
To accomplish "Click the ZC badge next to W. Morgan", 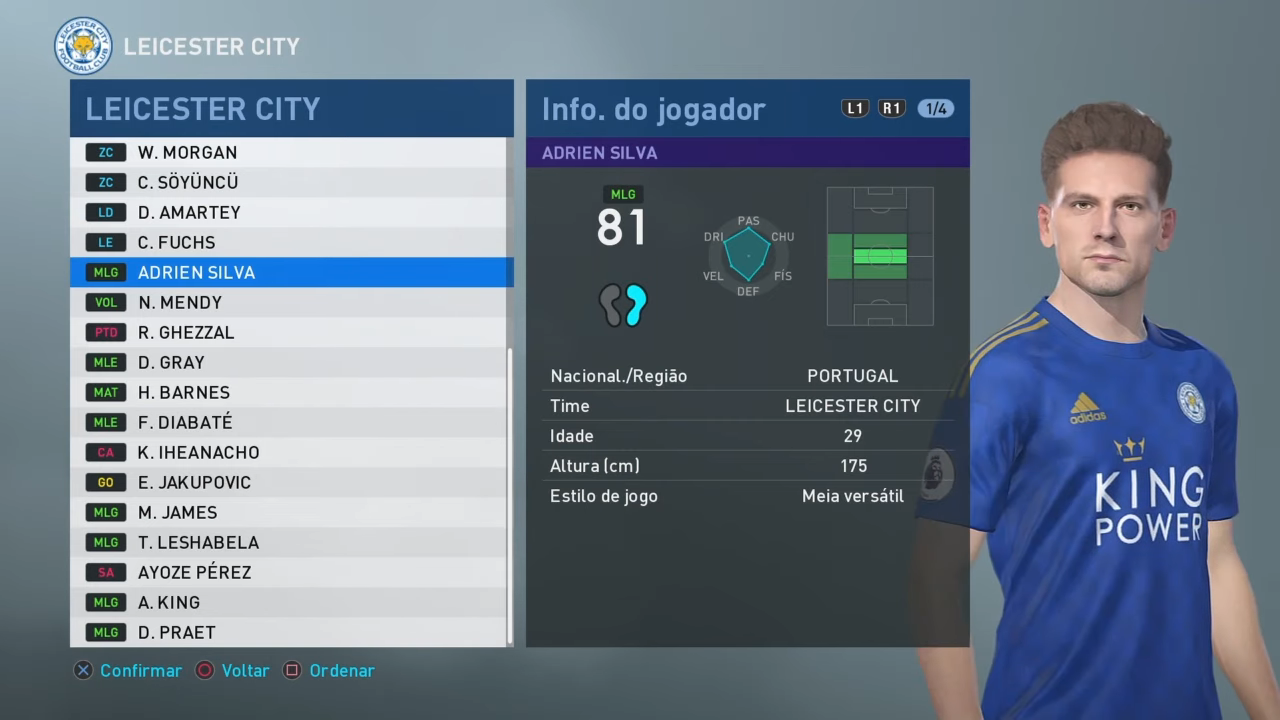I will 106,152.
